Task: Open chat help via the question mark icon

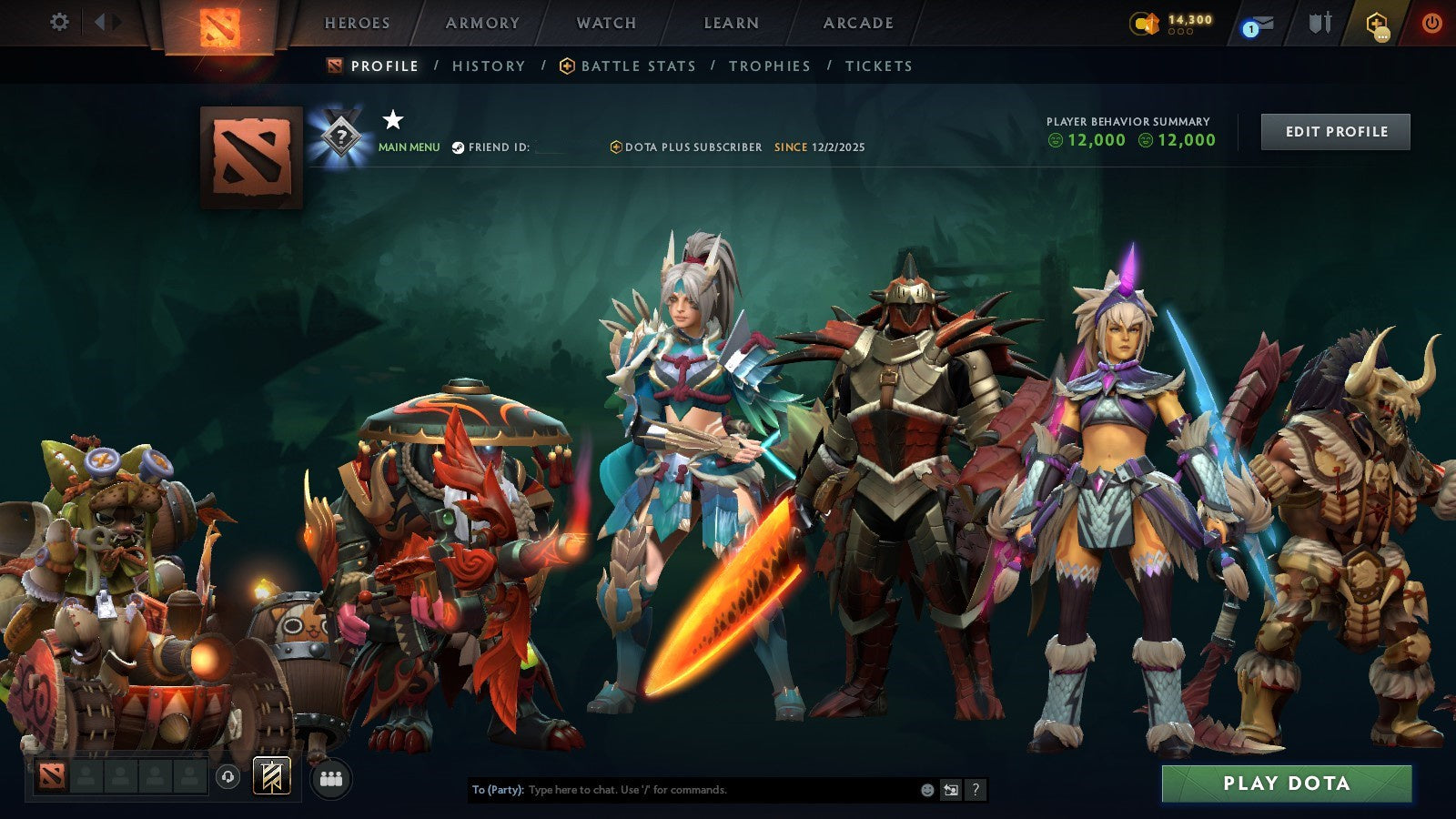Action: [976, 791]
